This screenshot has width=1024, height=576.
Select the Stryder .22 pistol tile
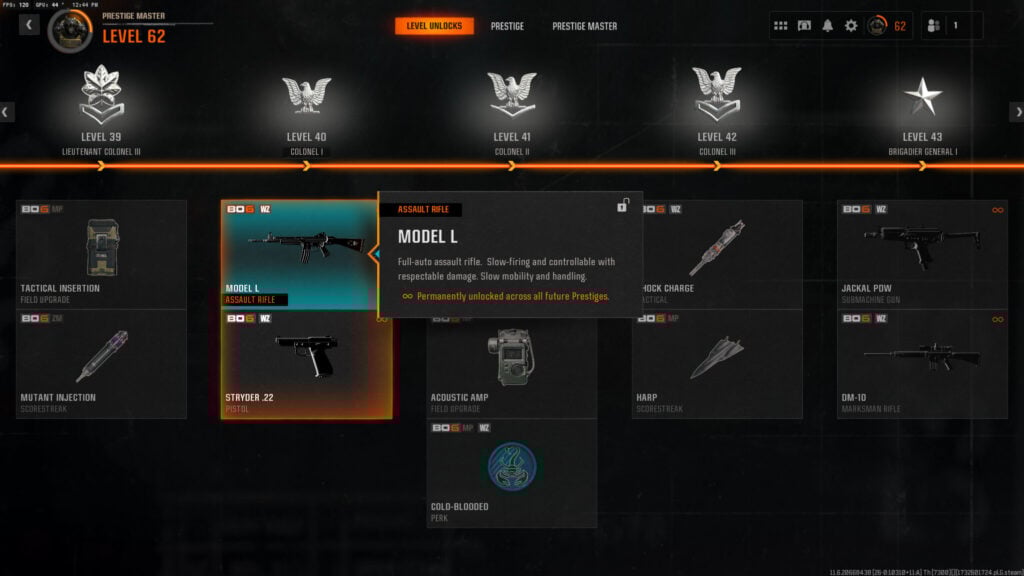[306, 364]
